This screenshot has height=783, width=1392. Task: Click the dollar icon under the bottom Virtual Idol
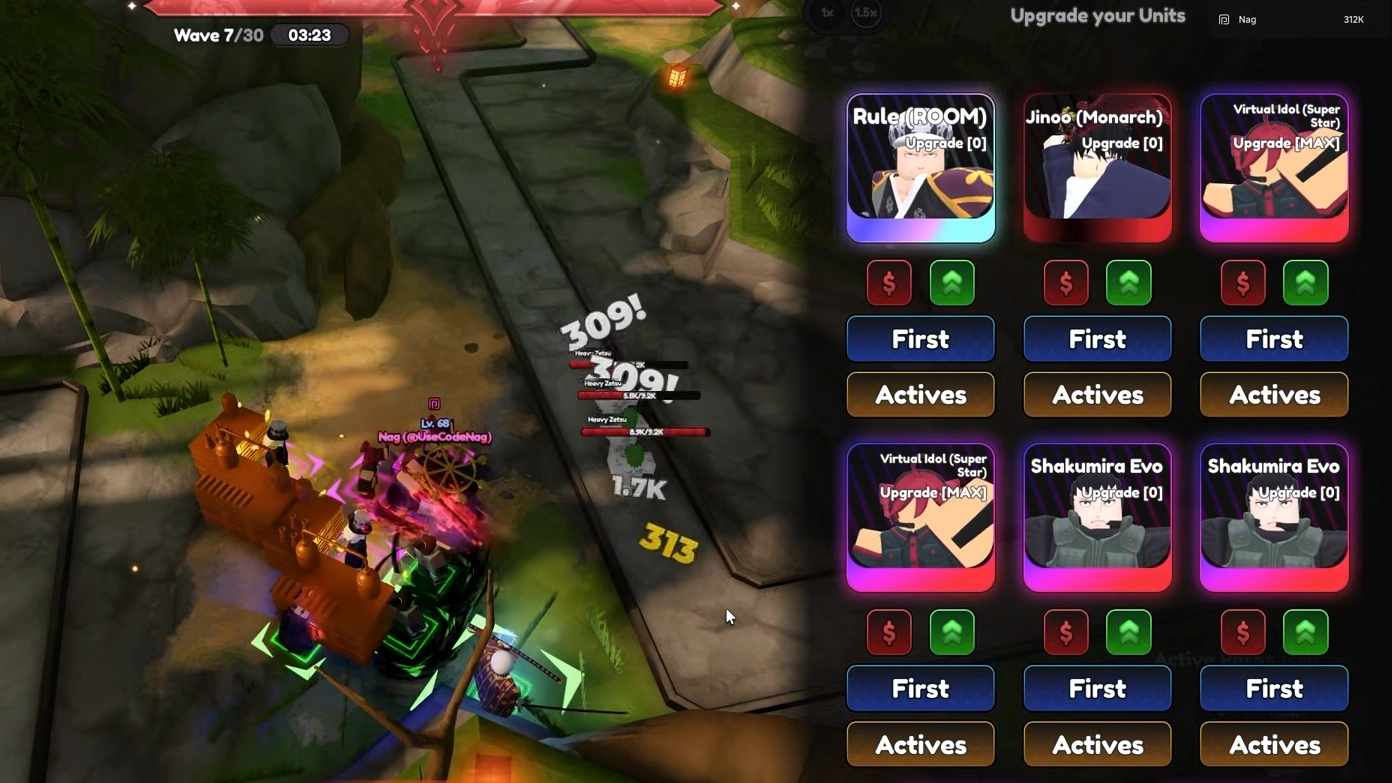(x=888, y=631)
